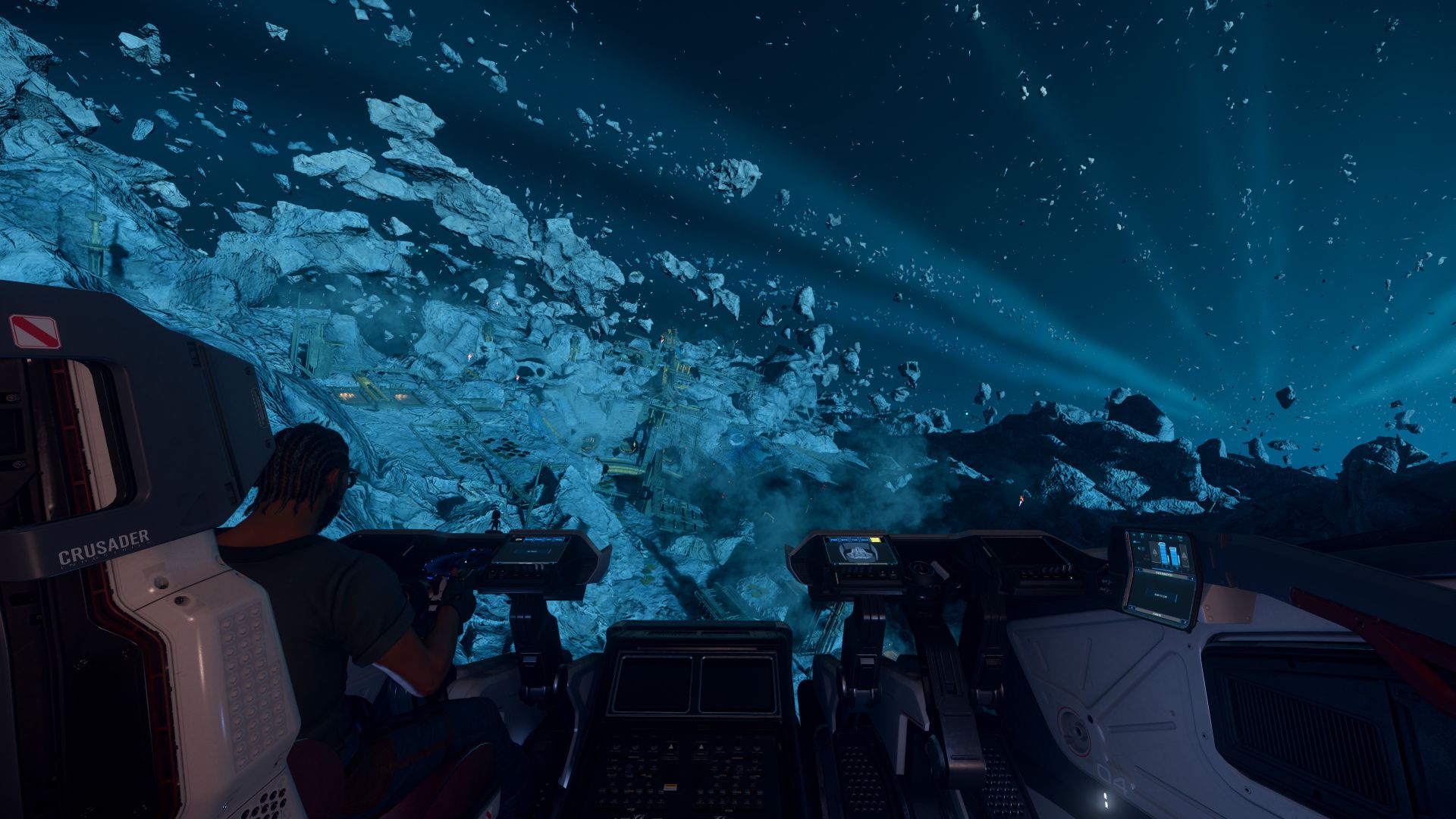Screen dimensions: 1456x819
Task: Select the yellow highlighted tab on the ship-status display
Action: (877, 541)
